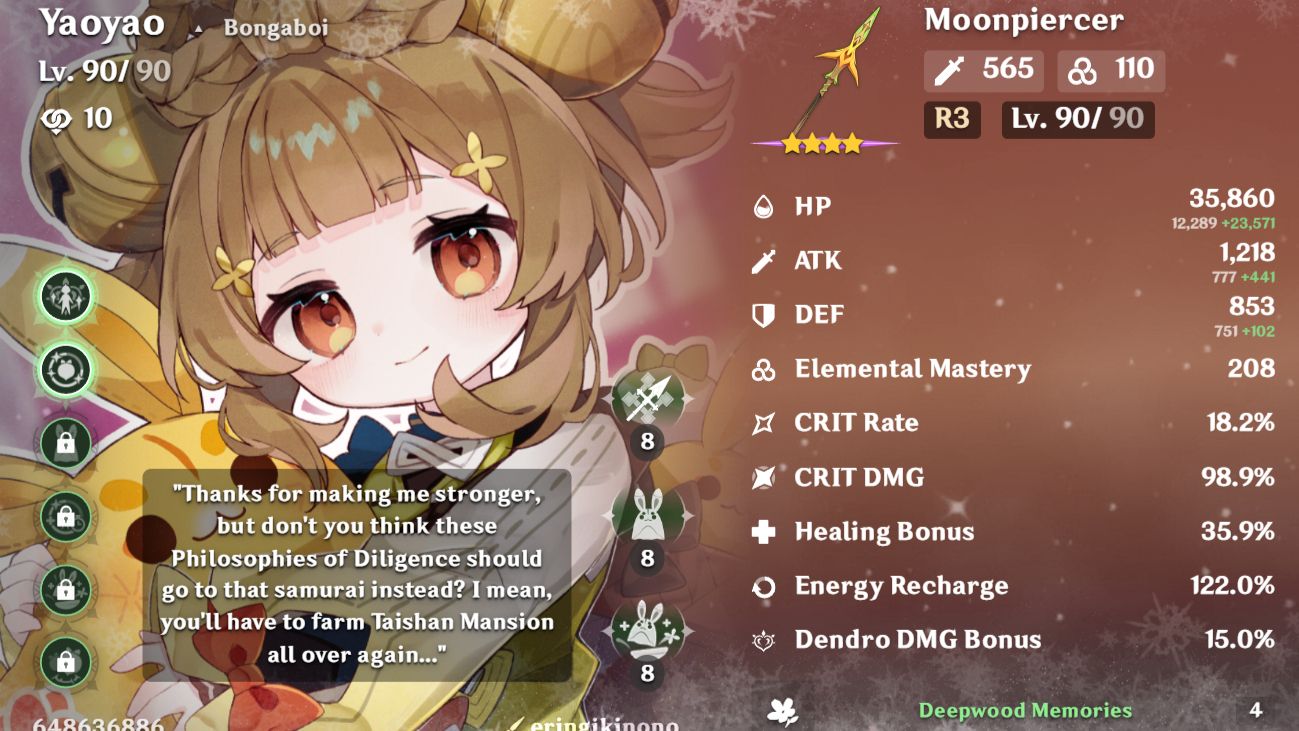The height and width of the screenshot is (731, 1299).
Task: Click the Elemental Mastery stat icon
Action: pyautogui.click(x=765, y=369)
